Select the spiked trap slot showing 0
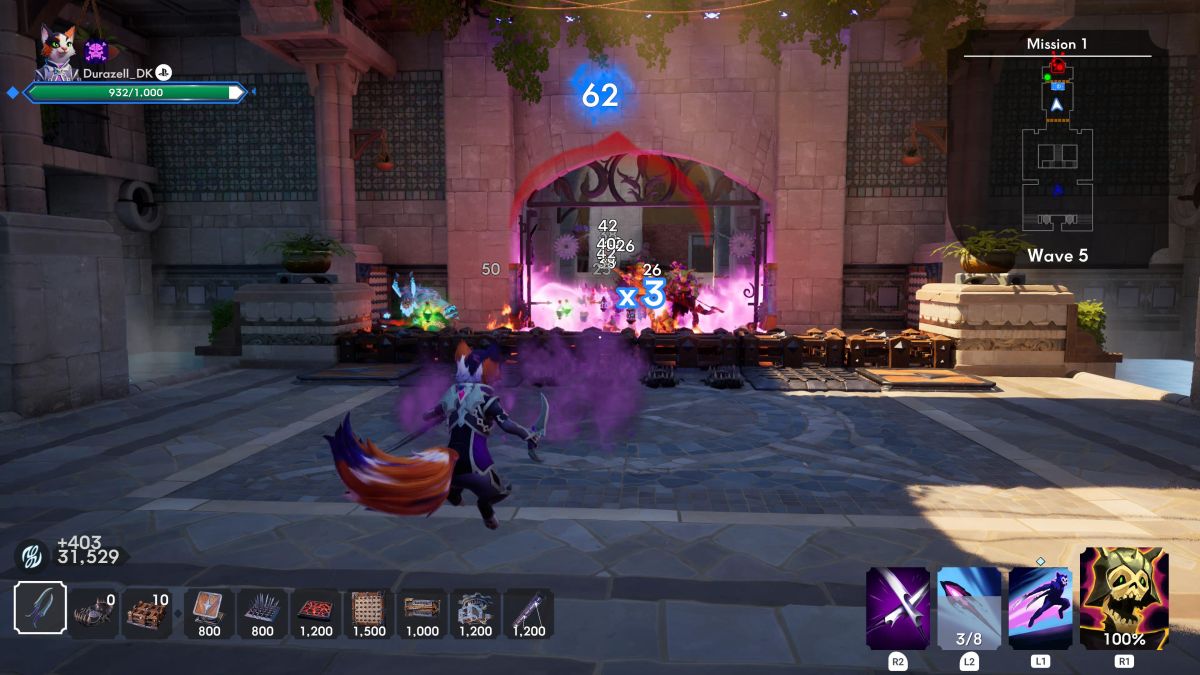 (95, 613)
